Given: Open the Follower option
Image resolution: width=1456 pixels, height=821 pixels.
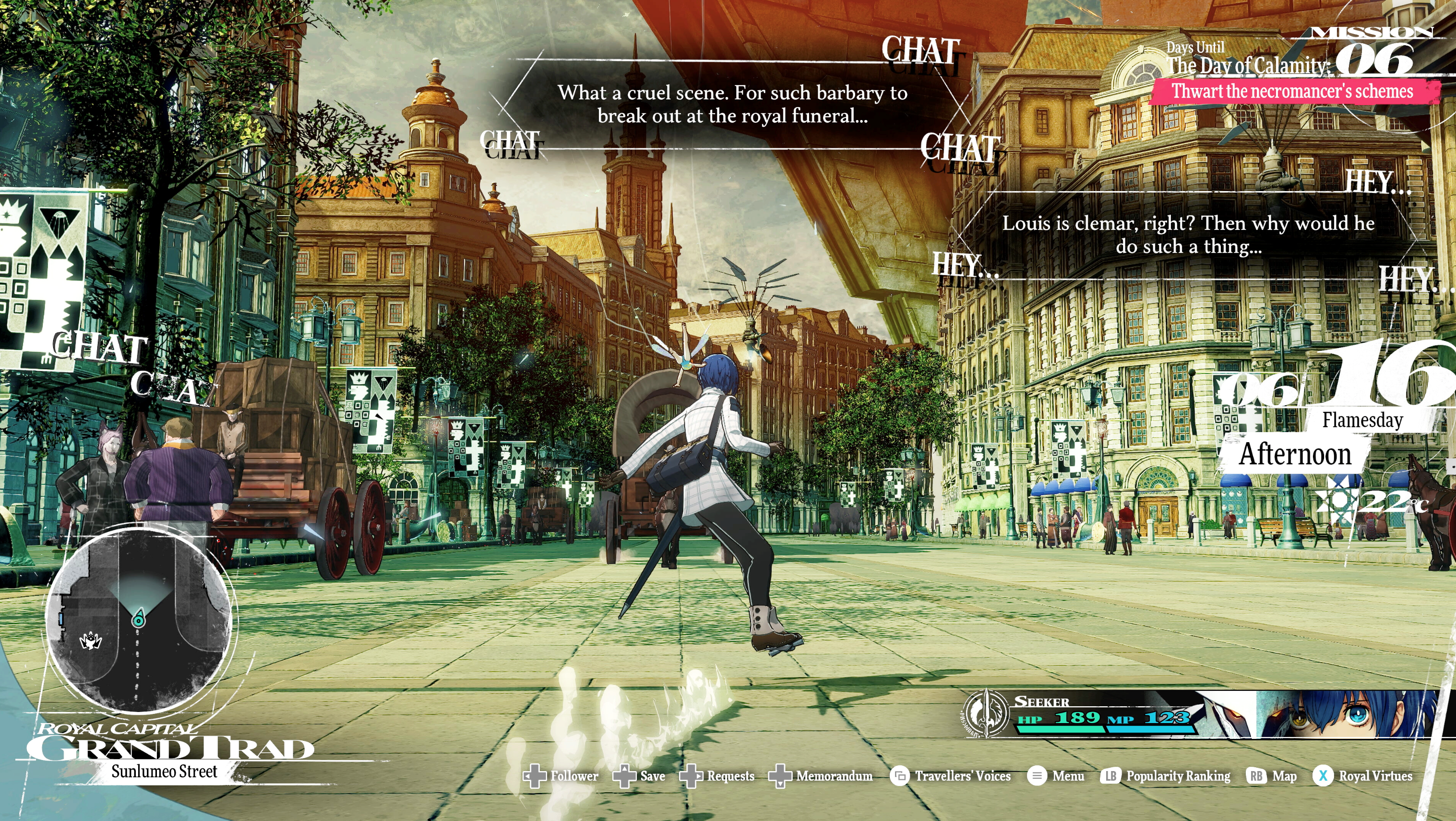Looking at the screenshot, I should (561, 776).
